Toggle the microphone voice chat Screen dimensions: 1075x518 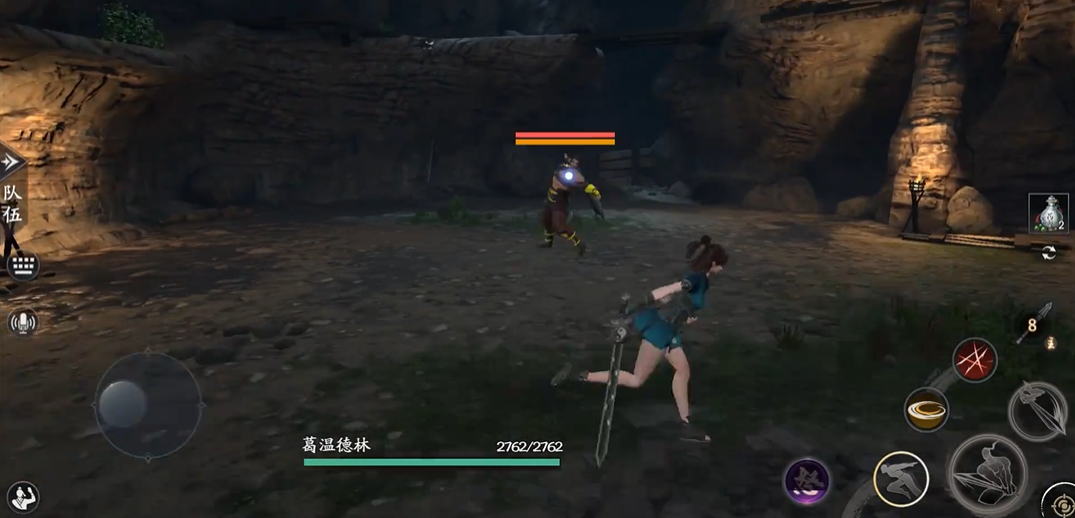22,321
